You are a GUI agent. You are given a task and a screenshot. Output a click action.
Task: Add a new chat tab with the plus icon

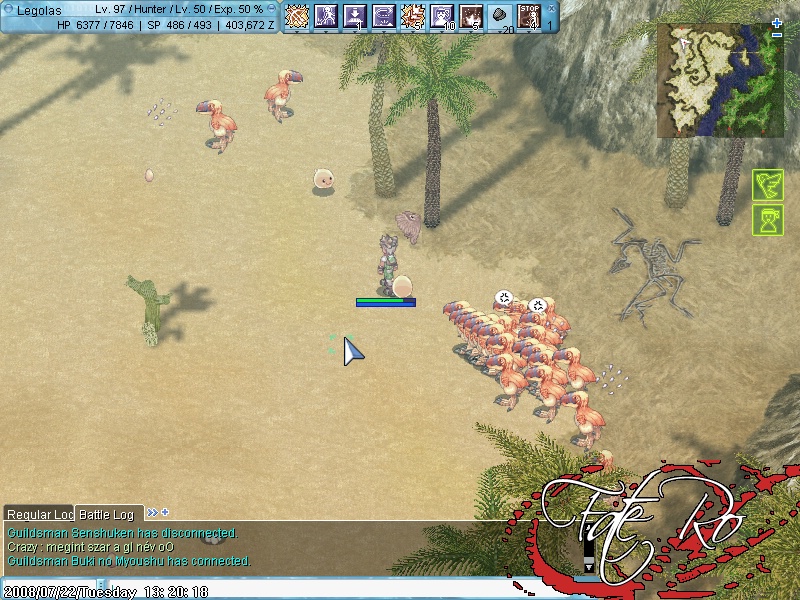[x=165, y=513]
